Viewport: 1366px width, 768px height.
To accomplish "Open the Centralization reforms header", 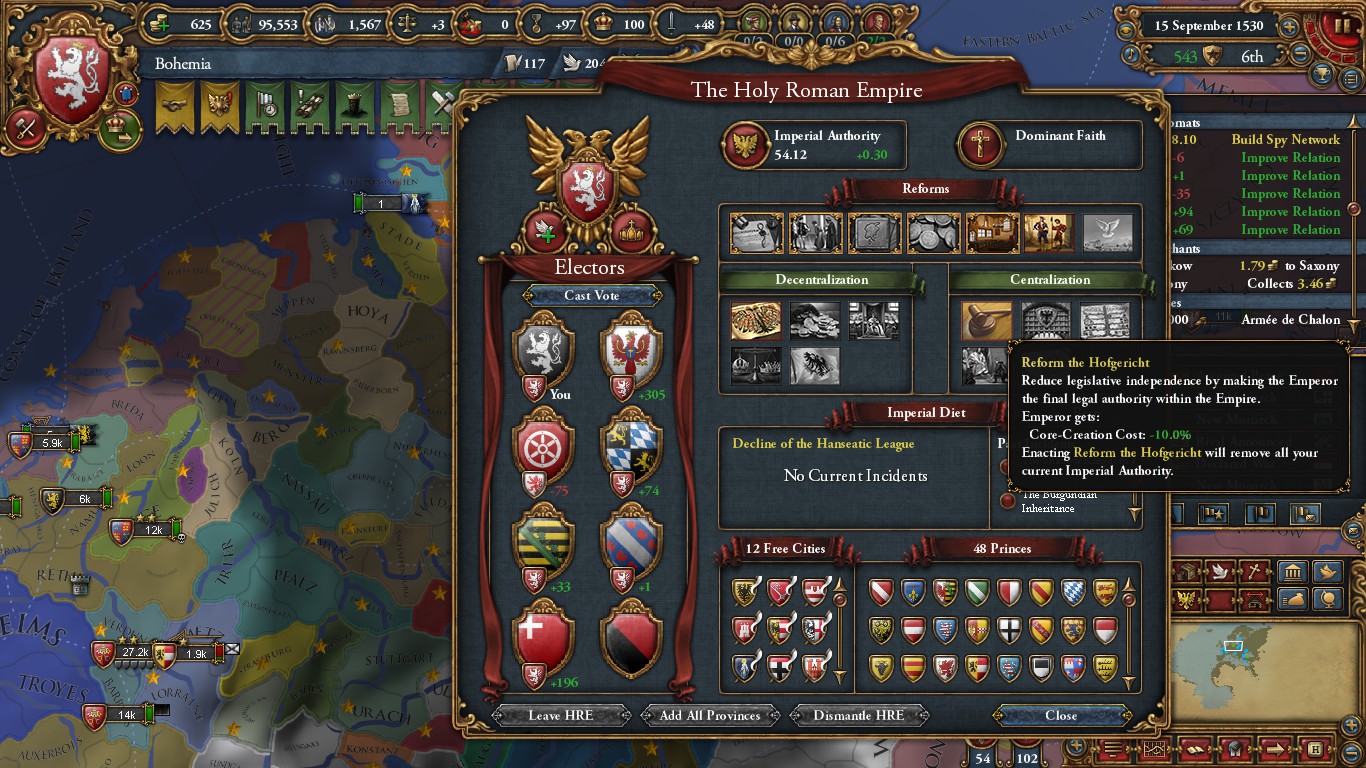I will (x=1049, y=280).
